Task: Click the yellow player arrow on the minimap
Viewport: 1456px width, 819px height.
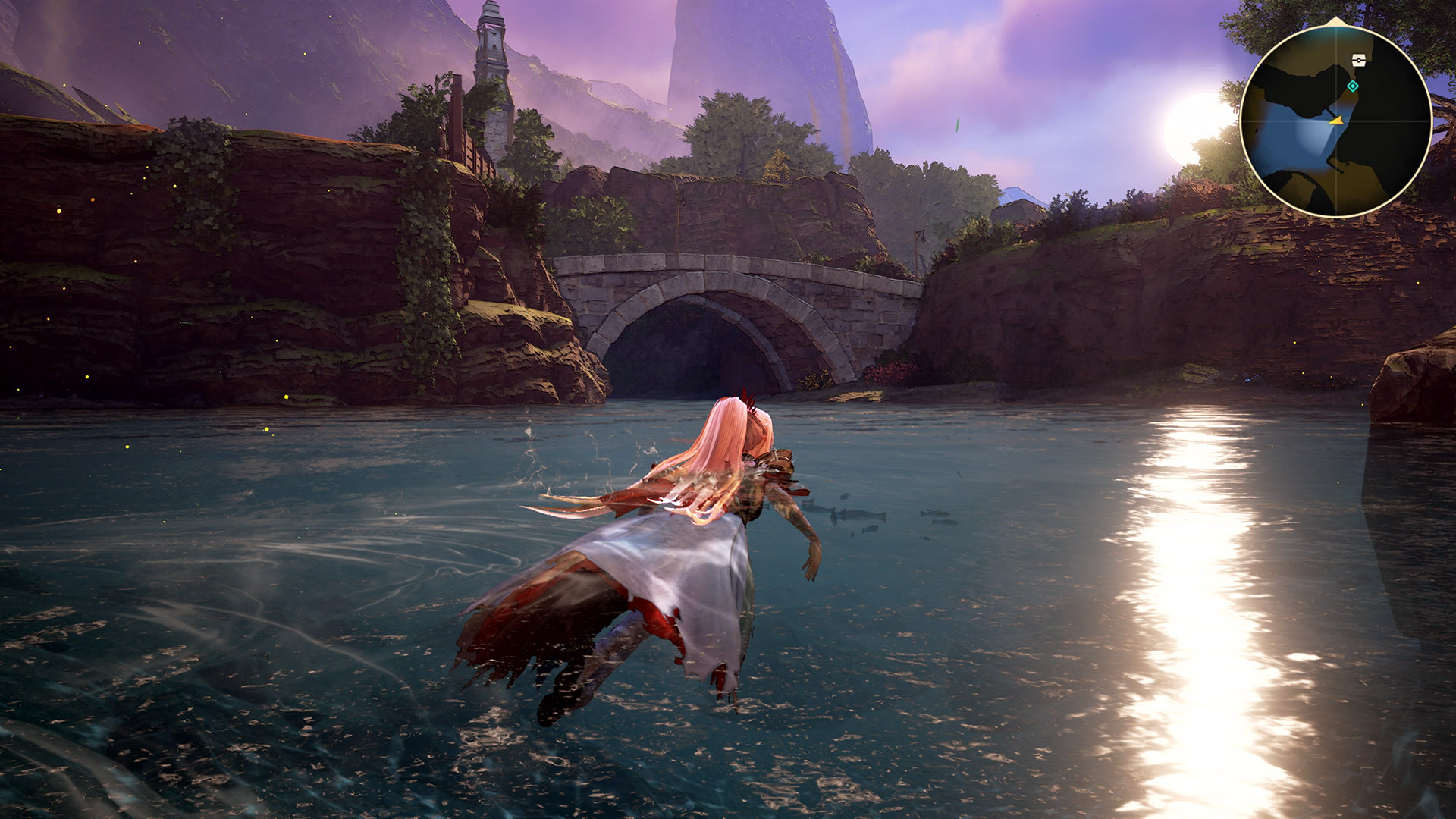Action: [1338, 120]
